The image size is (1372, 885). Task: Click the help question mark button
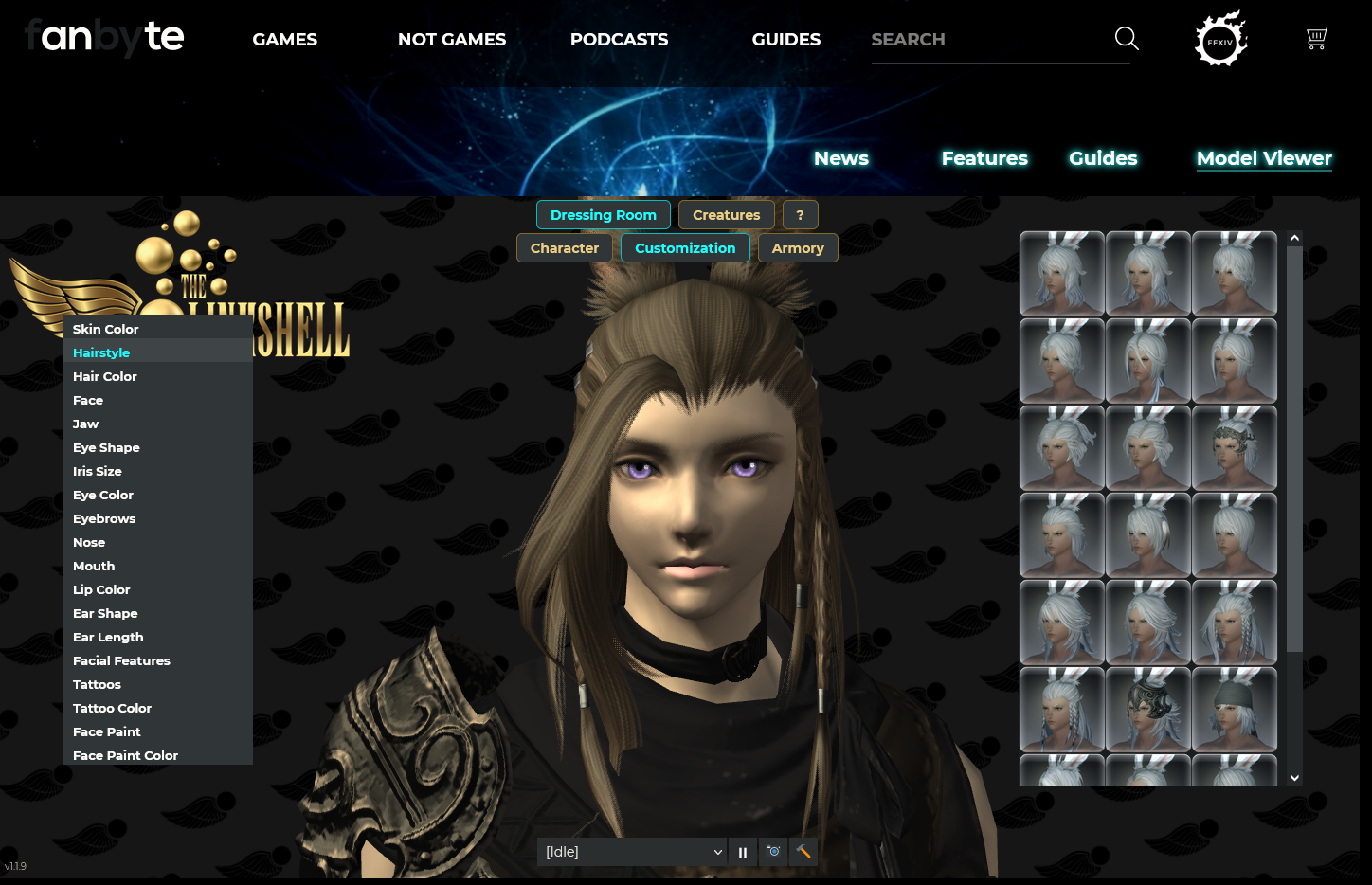click(x=800, y=214)
